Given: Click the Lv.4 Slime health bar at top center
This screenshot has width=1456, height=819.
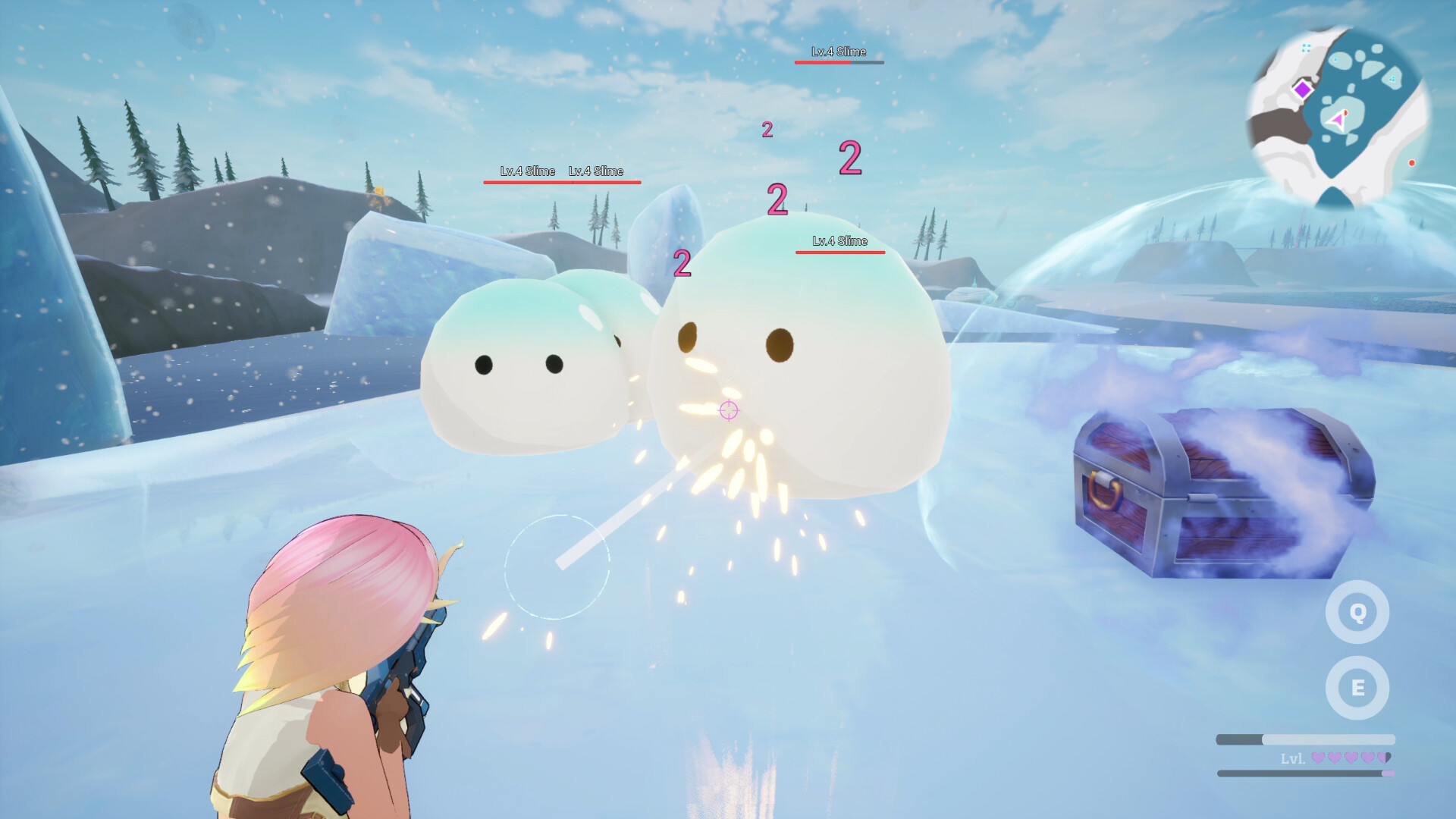Looking at the screenshot, I should coord(839,63).
